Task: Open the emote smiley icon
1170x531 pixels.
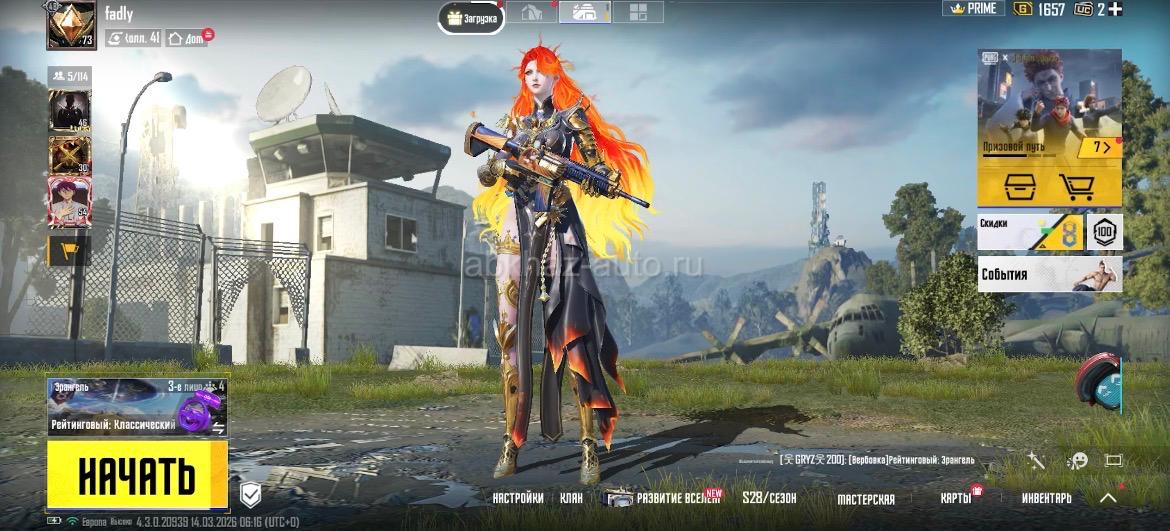Action: [x=1077, y=461]
